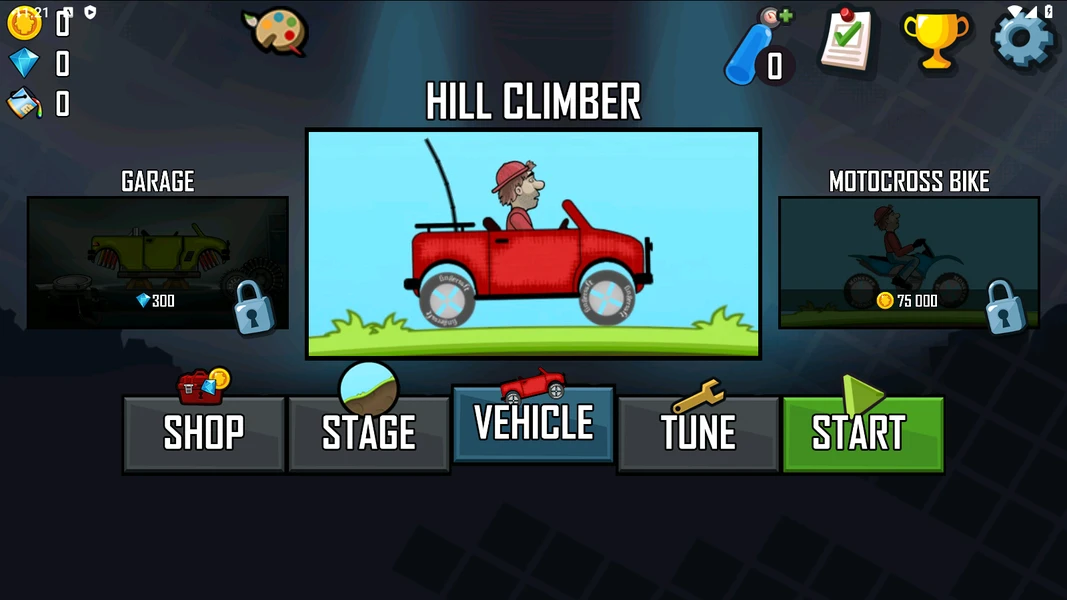View the gold trophy achievements
The height and width of the screenshot is (600, 1067).
[935, 40]
